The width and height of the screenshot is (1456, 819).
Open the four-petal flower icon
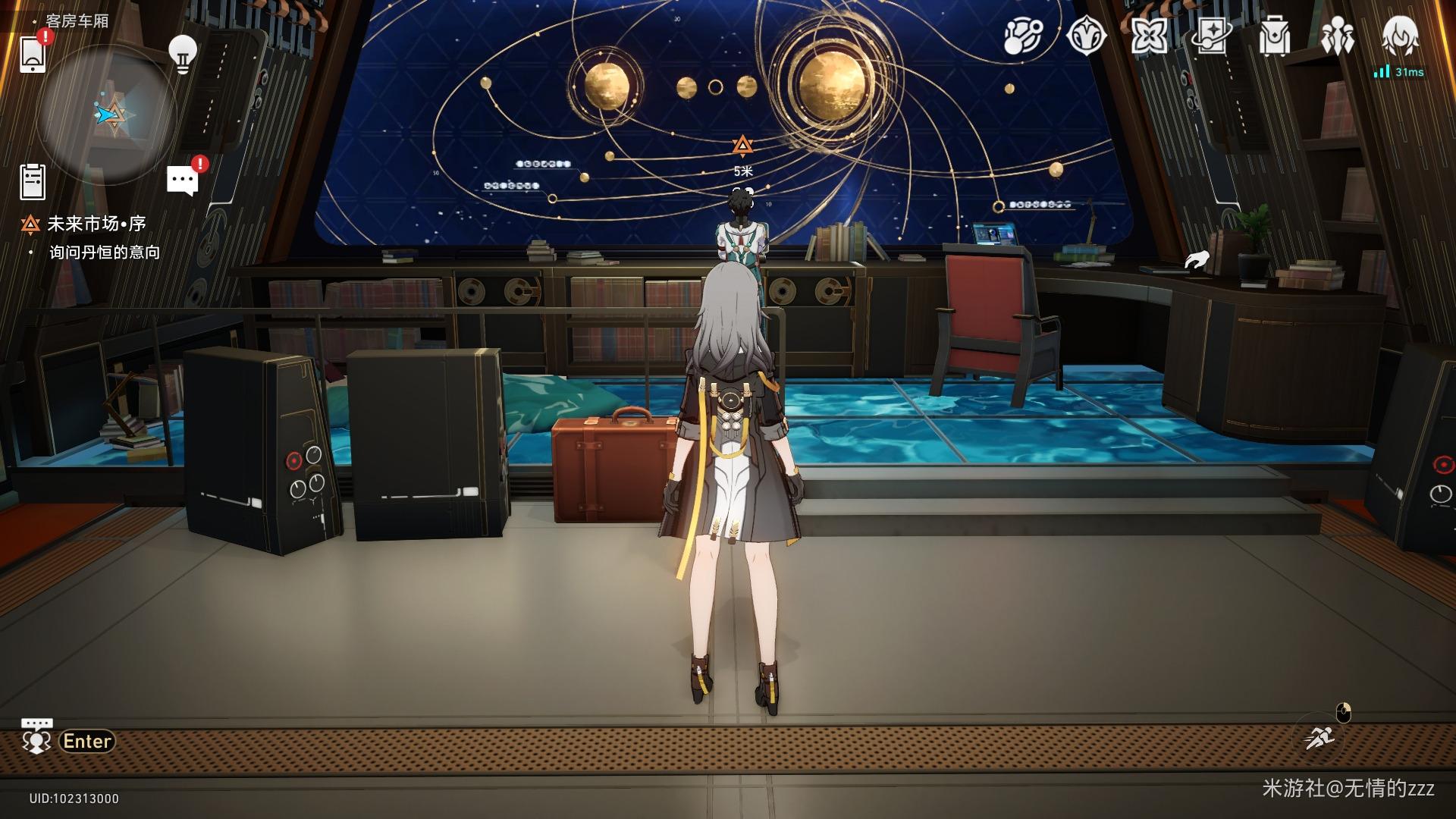(x=1149, y=36)
